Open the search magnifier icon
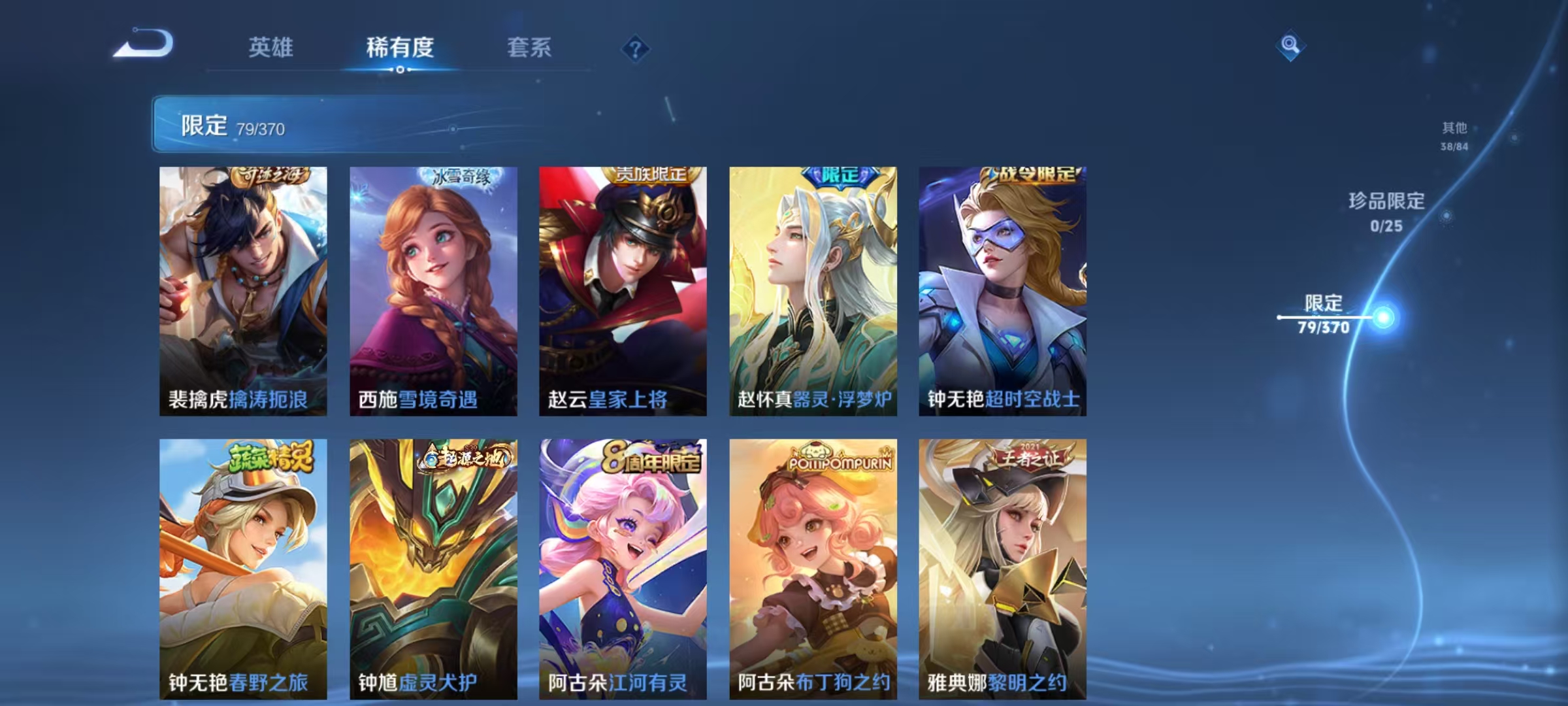 click(1291, 46)
